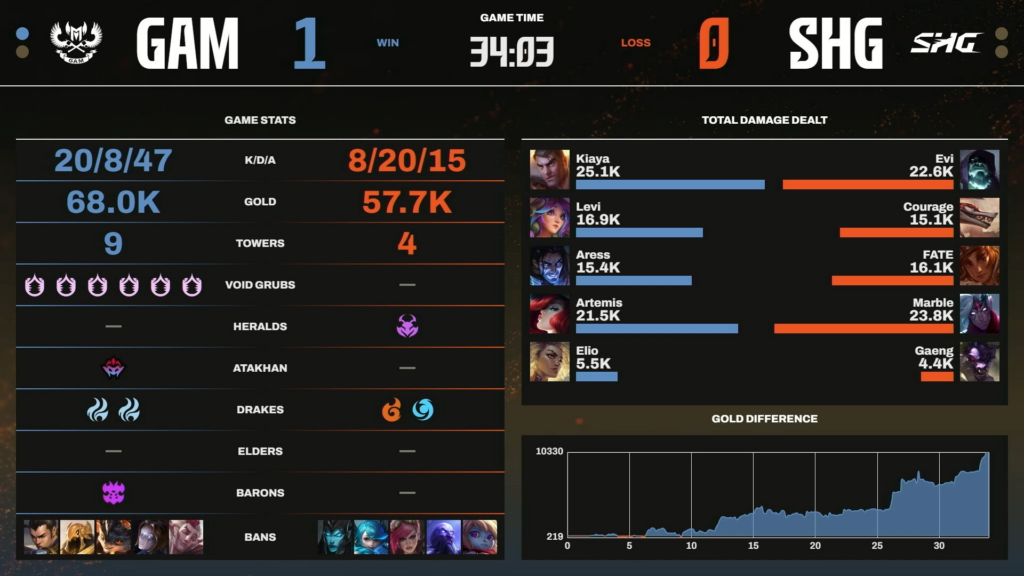Choose Courage's champion portrait
This screenshot has height=576, width=1024.
pyautogui.click(x=979, y=218)
